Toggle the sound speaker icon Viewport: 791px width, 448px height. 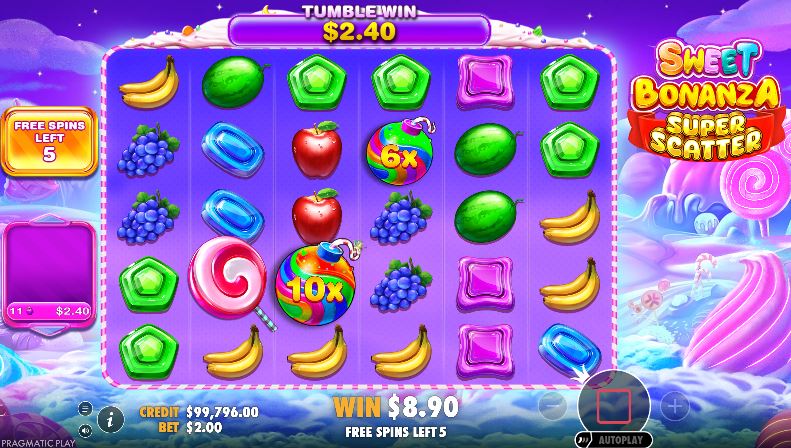[x=85, y=430]
